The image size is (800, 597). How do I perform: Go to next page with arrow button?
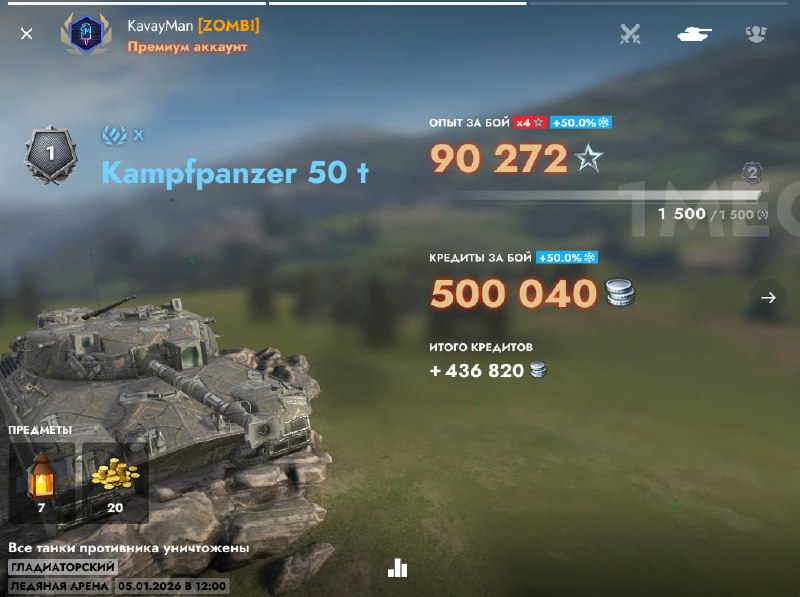pyautogui.click(x=768, y=298)
